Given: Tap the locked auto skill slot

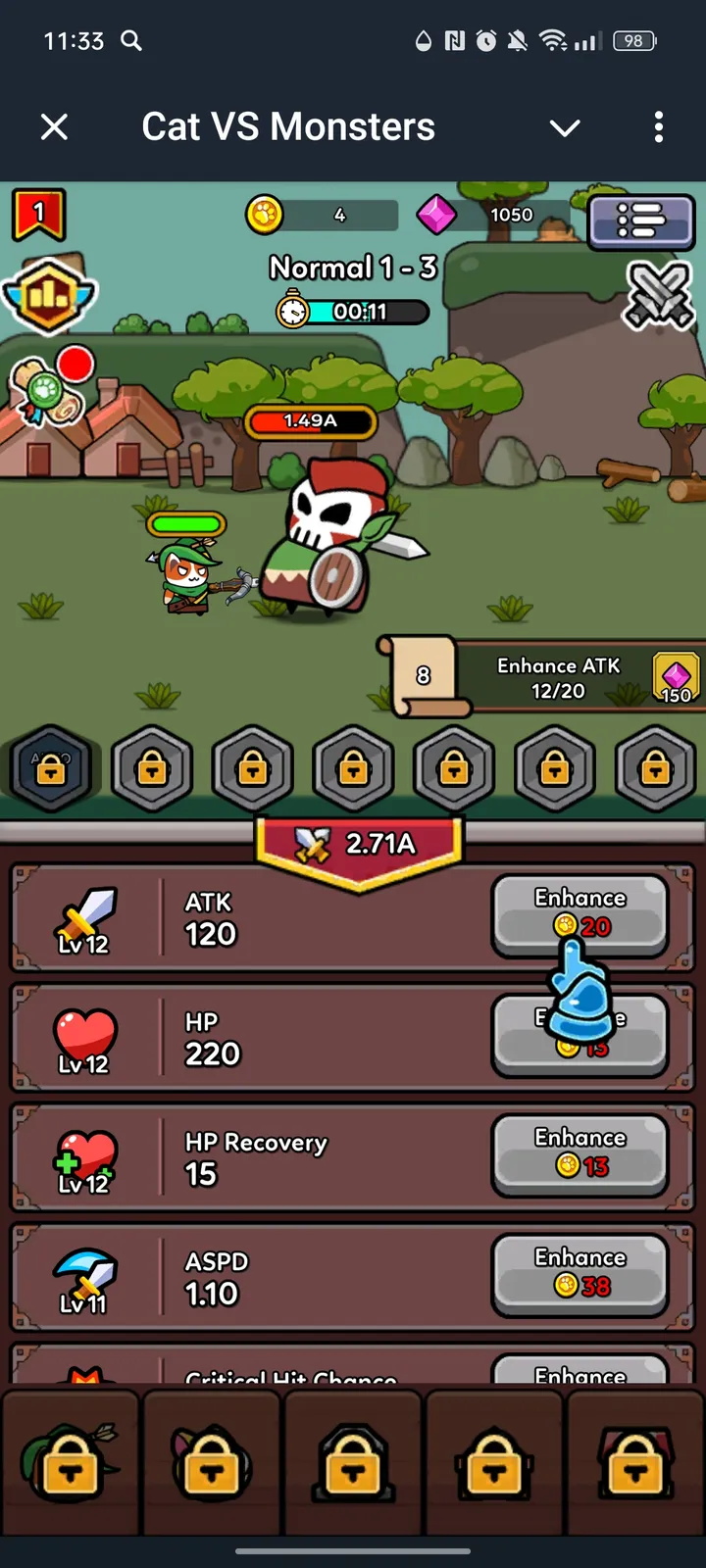Looking at the screenshot, I should point(51,768).
